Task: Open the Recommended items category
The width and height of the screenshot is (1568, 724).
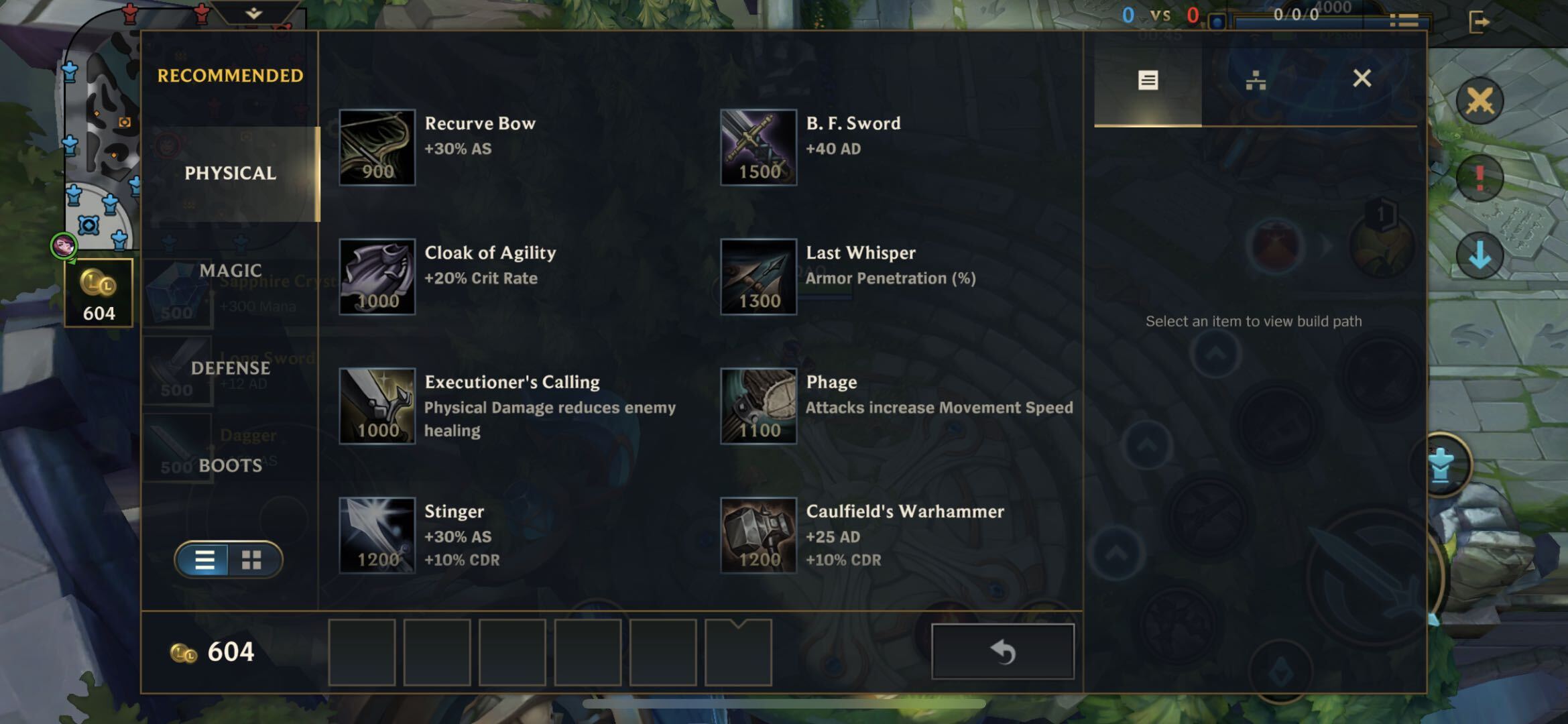Action: click(x=230, y=76)
